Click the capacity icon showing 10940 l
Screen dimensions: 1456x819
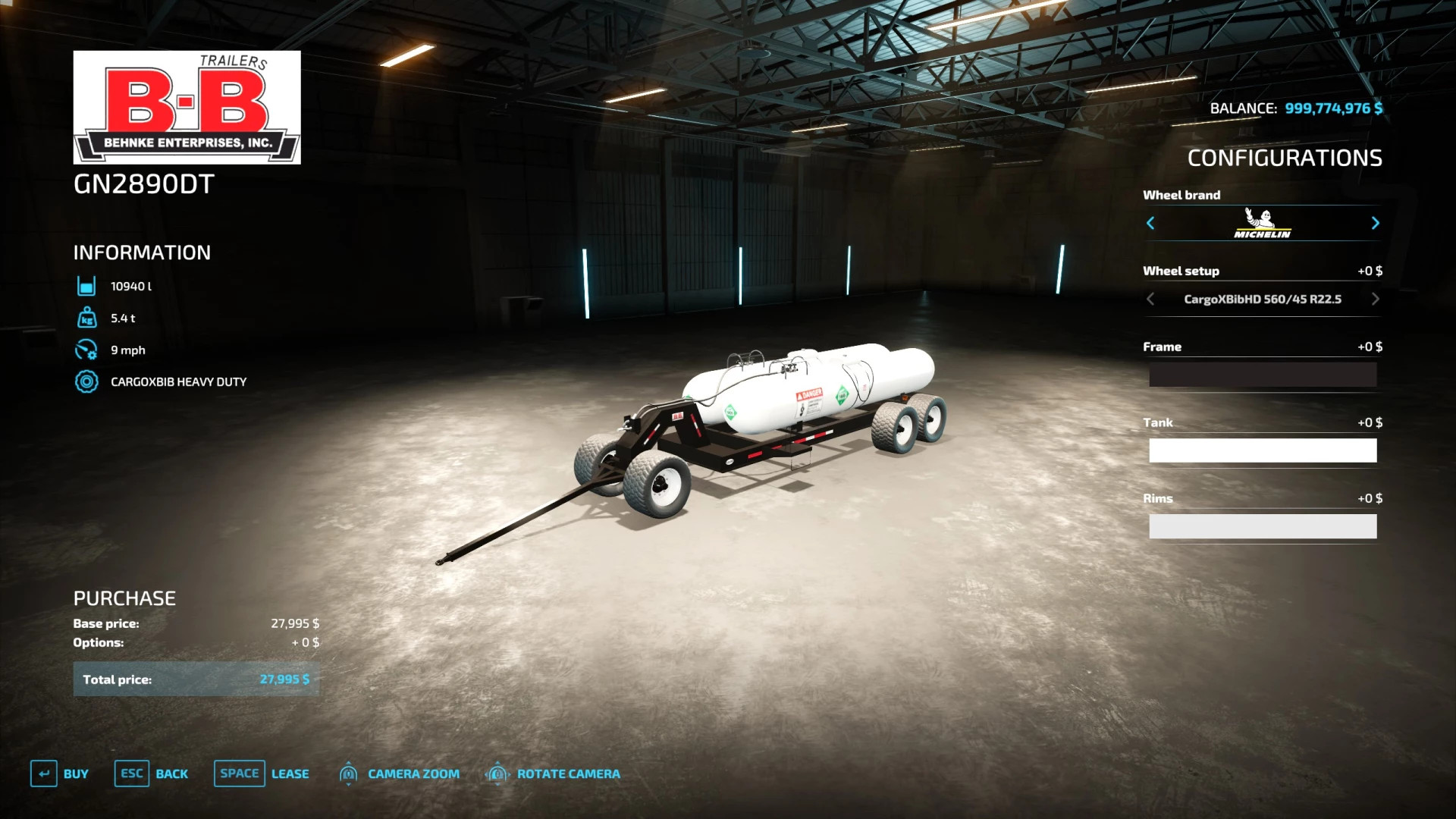pyautogui.click(x=86, y=286)
